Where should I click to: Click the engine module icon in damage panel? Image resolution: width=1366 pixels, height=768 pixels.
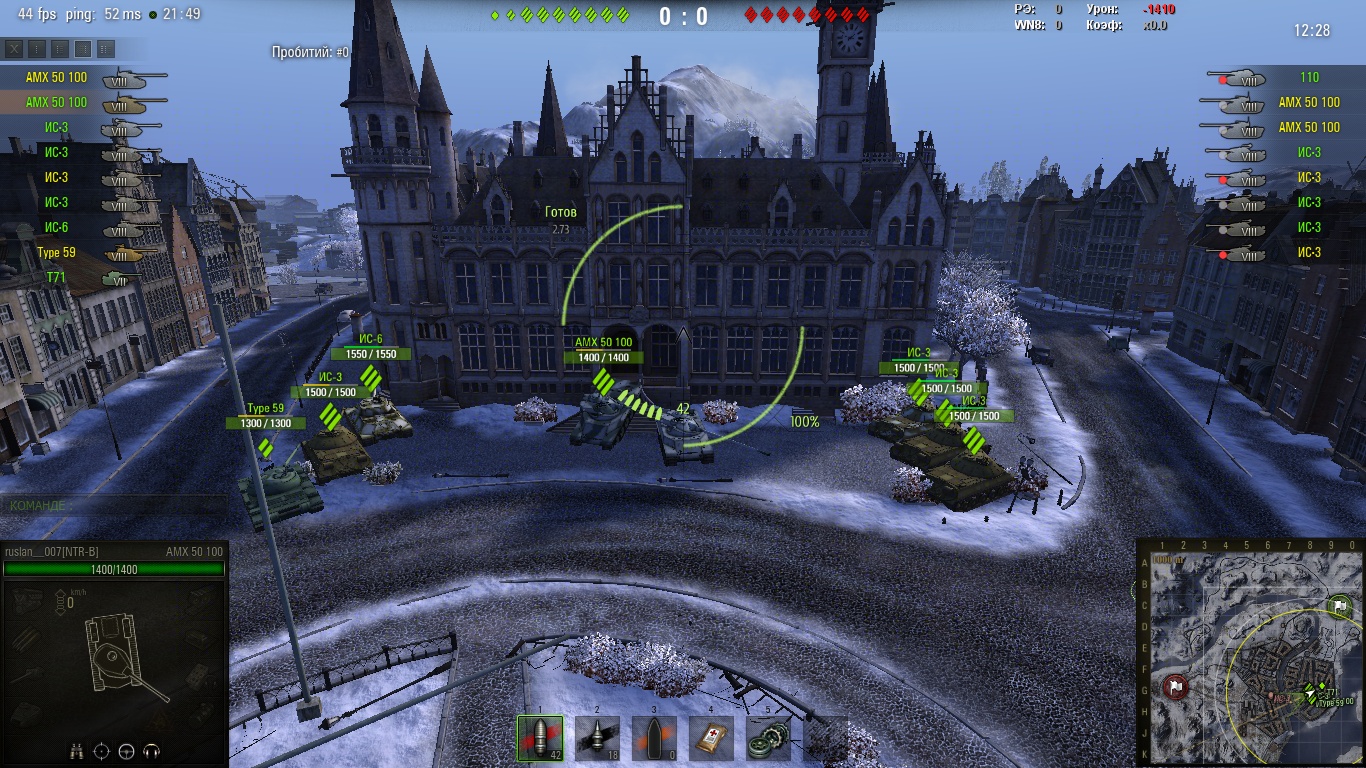(x=28, y=598)
